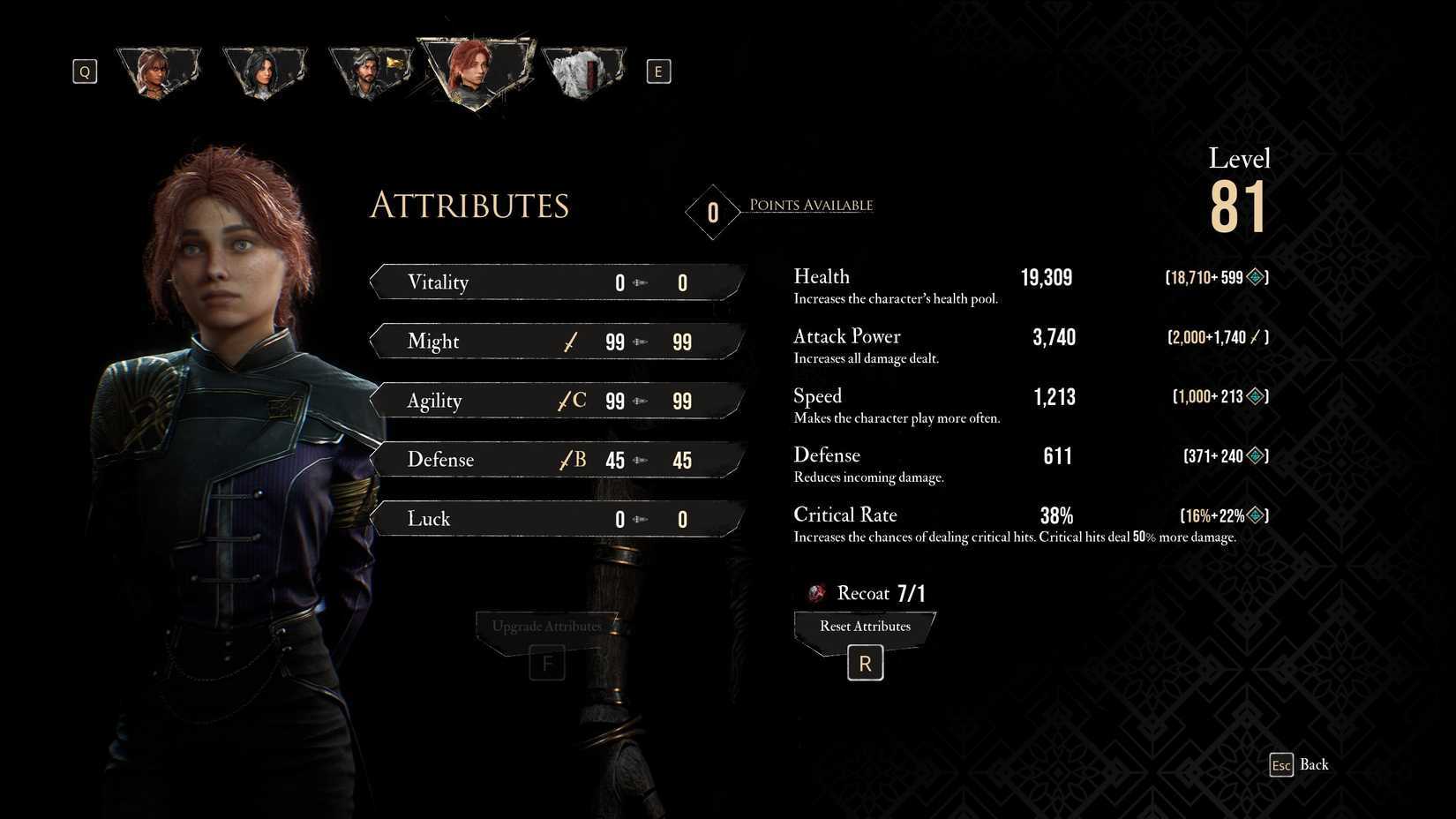This screenshot has width=1456, height=819.
Task: Click the Back option at bottom right
Action: click(x=1315, y=764)
